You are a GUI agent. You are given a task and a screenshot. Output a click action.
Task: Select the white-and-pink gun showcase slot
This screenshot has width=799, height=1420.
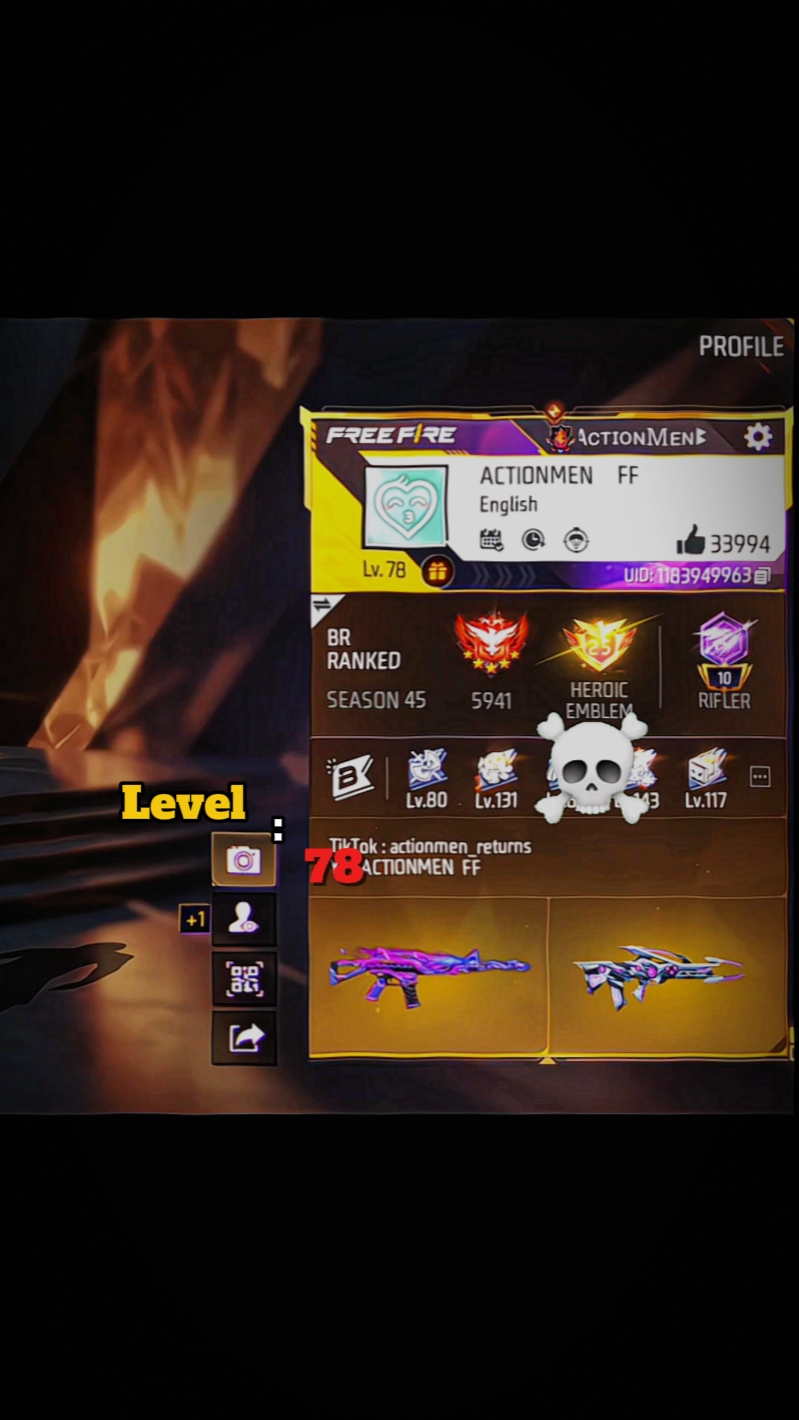click(666, 975)
